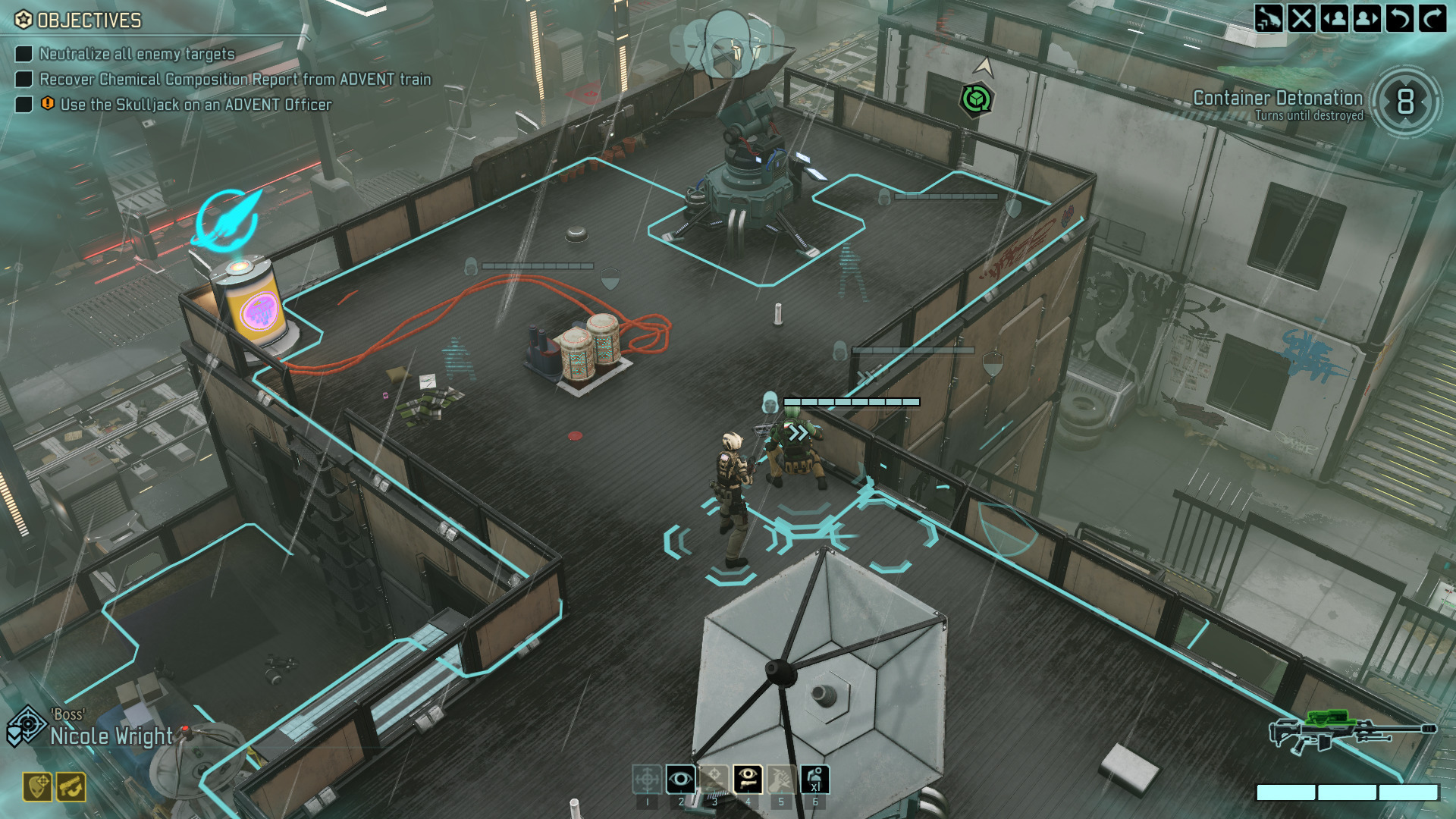Click the pistol with arrow perk icon
The width and height of the screenshot is (1456, 819).
[71, 787]
